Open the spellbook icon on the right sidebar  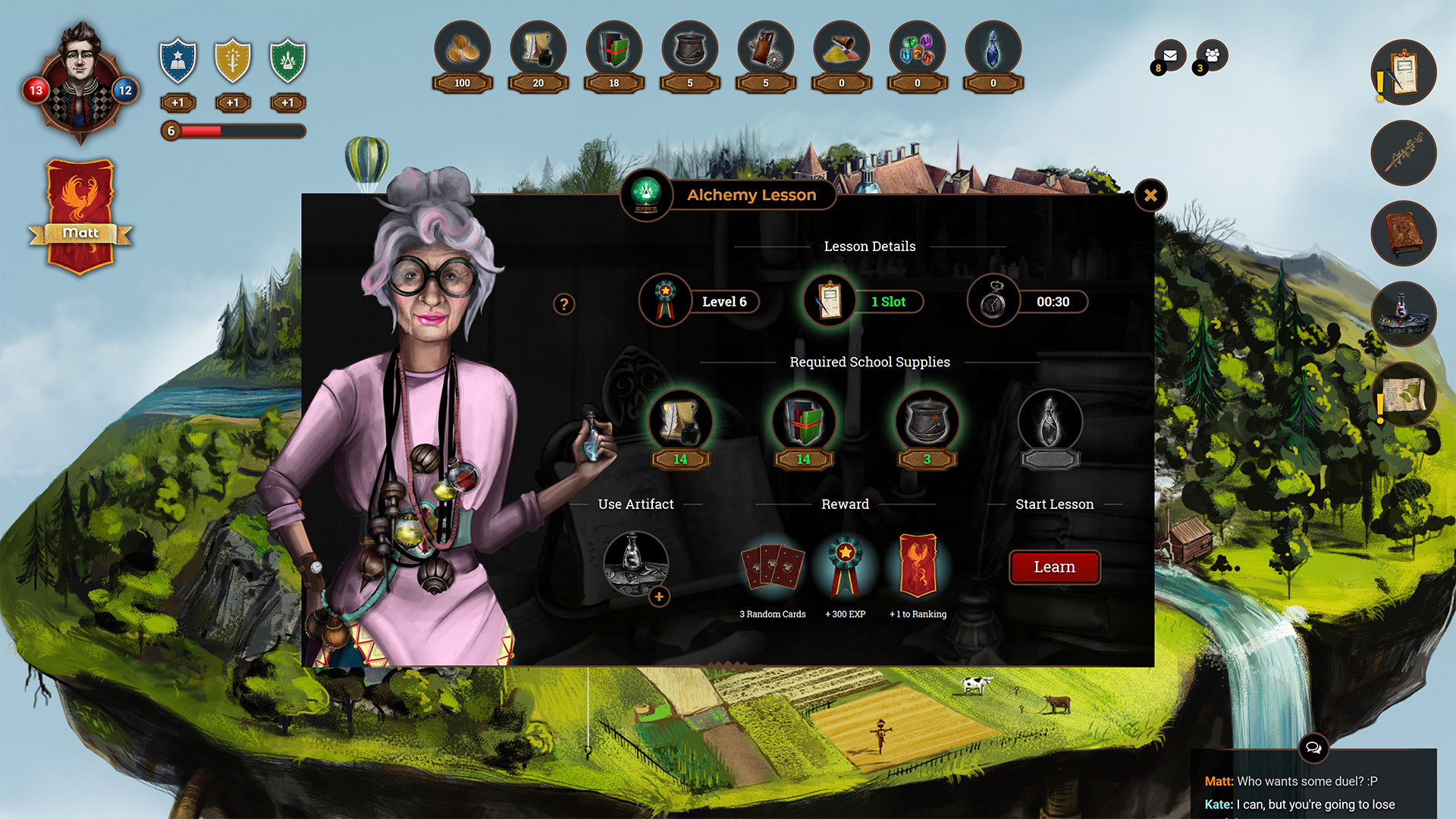pos(1402,234)
